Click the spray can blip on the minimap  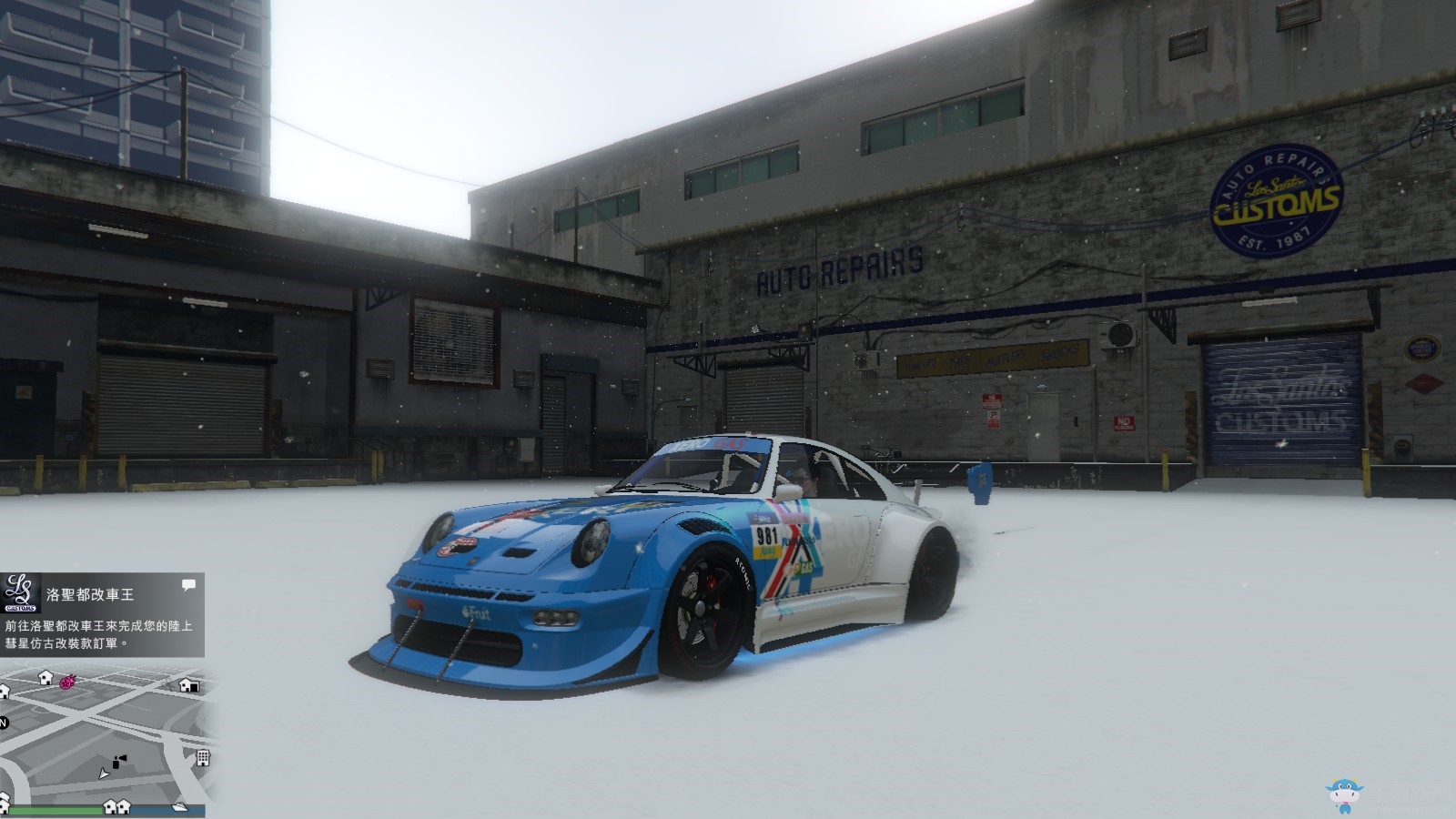[119, 761]
